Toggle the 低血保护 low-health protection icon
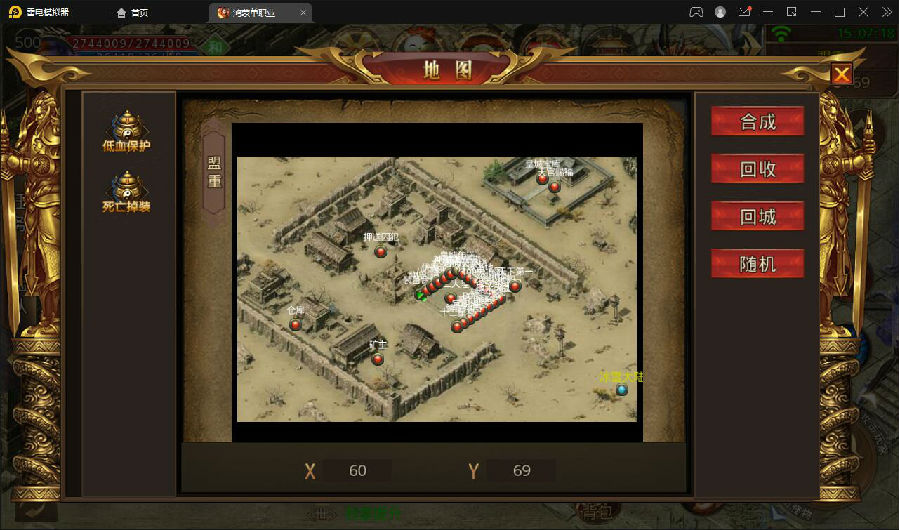 pyautogui.click(x=126, y=131)
